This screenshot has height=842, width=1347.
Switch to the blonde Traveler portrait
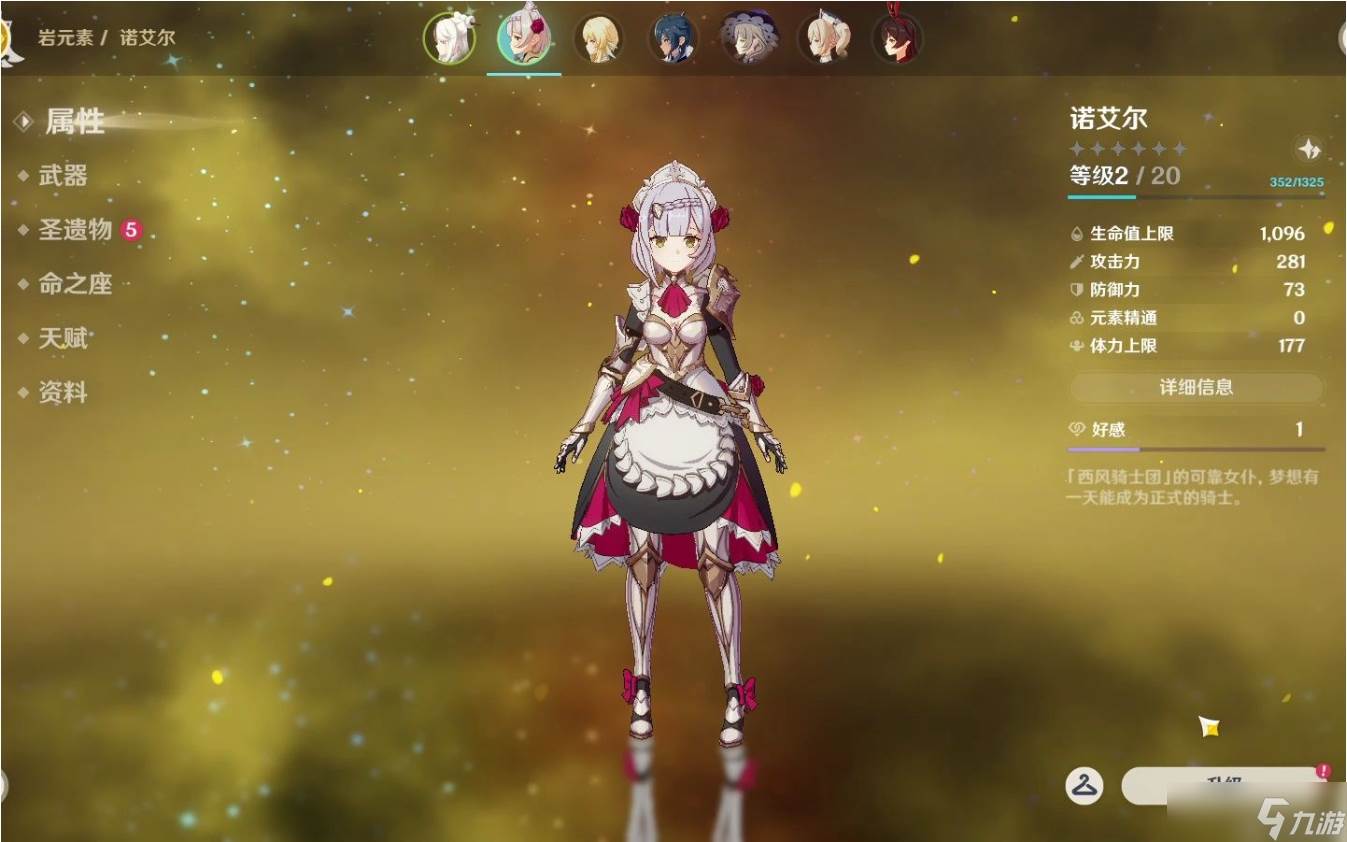pyautogui.click(x=599, y=39)
